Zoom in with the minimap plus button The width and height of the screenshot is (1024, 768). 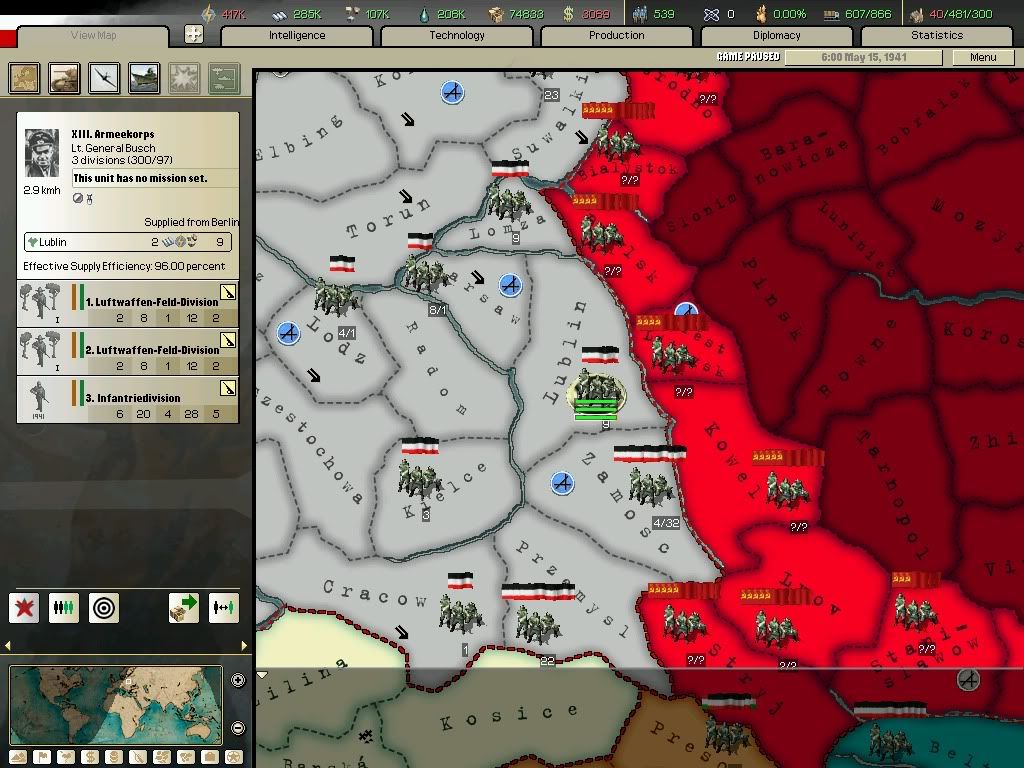coord(238,681)
